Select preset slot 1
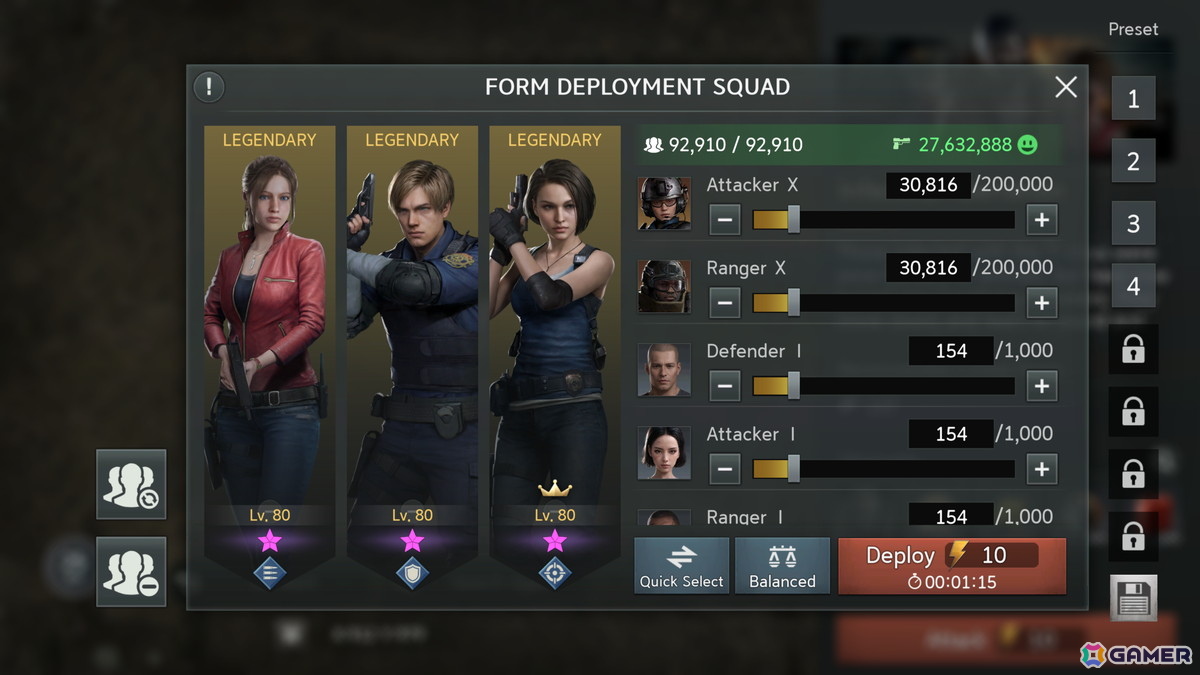1200x675 pixels. pos(1133,99)
